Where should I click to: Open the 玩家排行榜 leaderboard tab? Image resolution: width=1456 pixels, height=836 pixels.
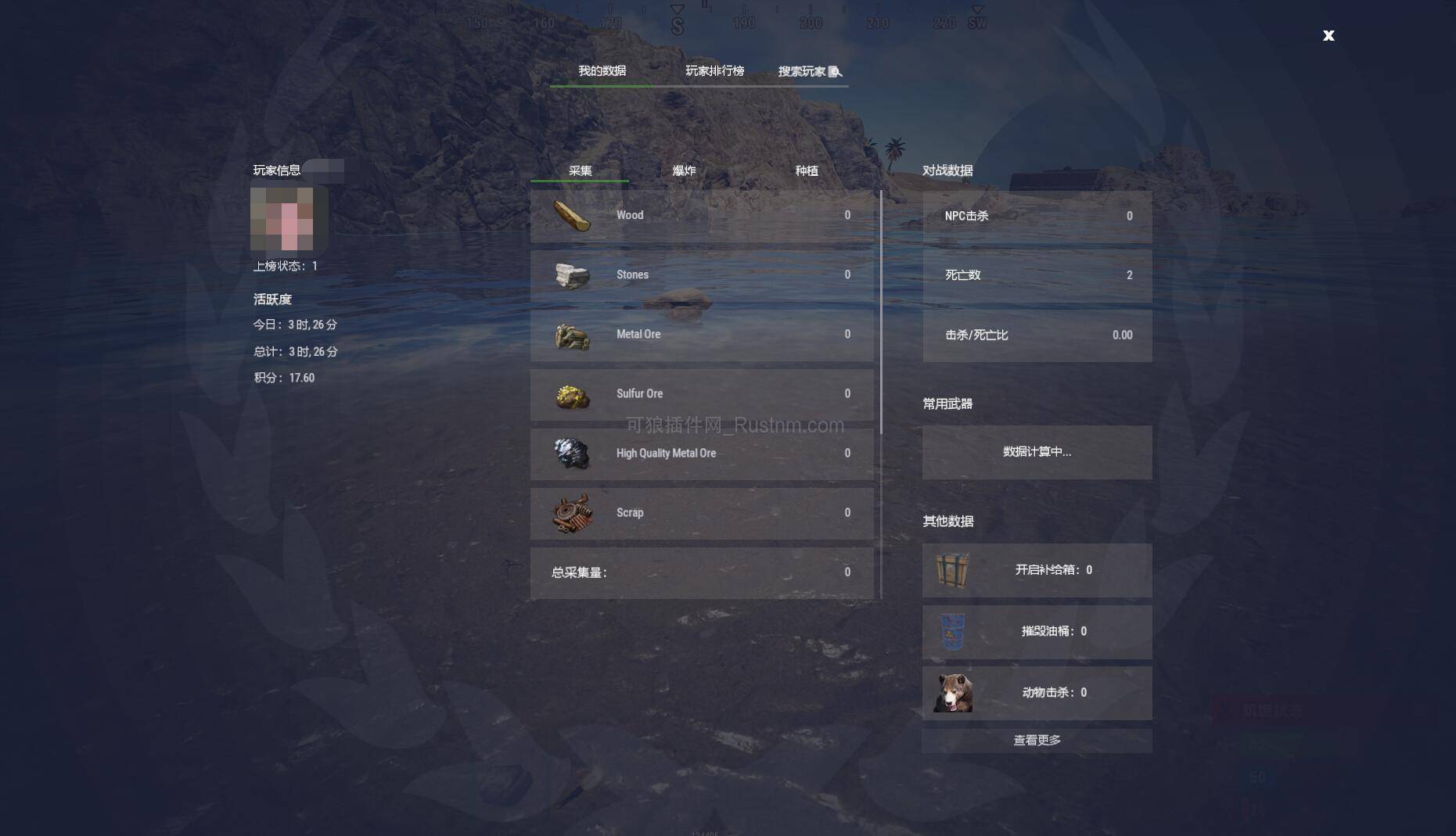(x=714, y=71)
